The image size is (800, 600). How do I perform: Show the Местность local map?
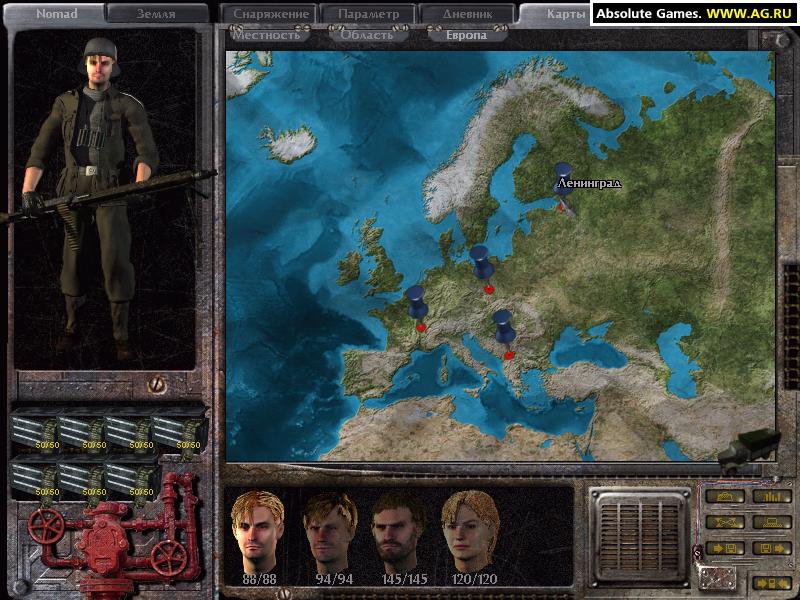pyautogui.click(x=264, y=35)
